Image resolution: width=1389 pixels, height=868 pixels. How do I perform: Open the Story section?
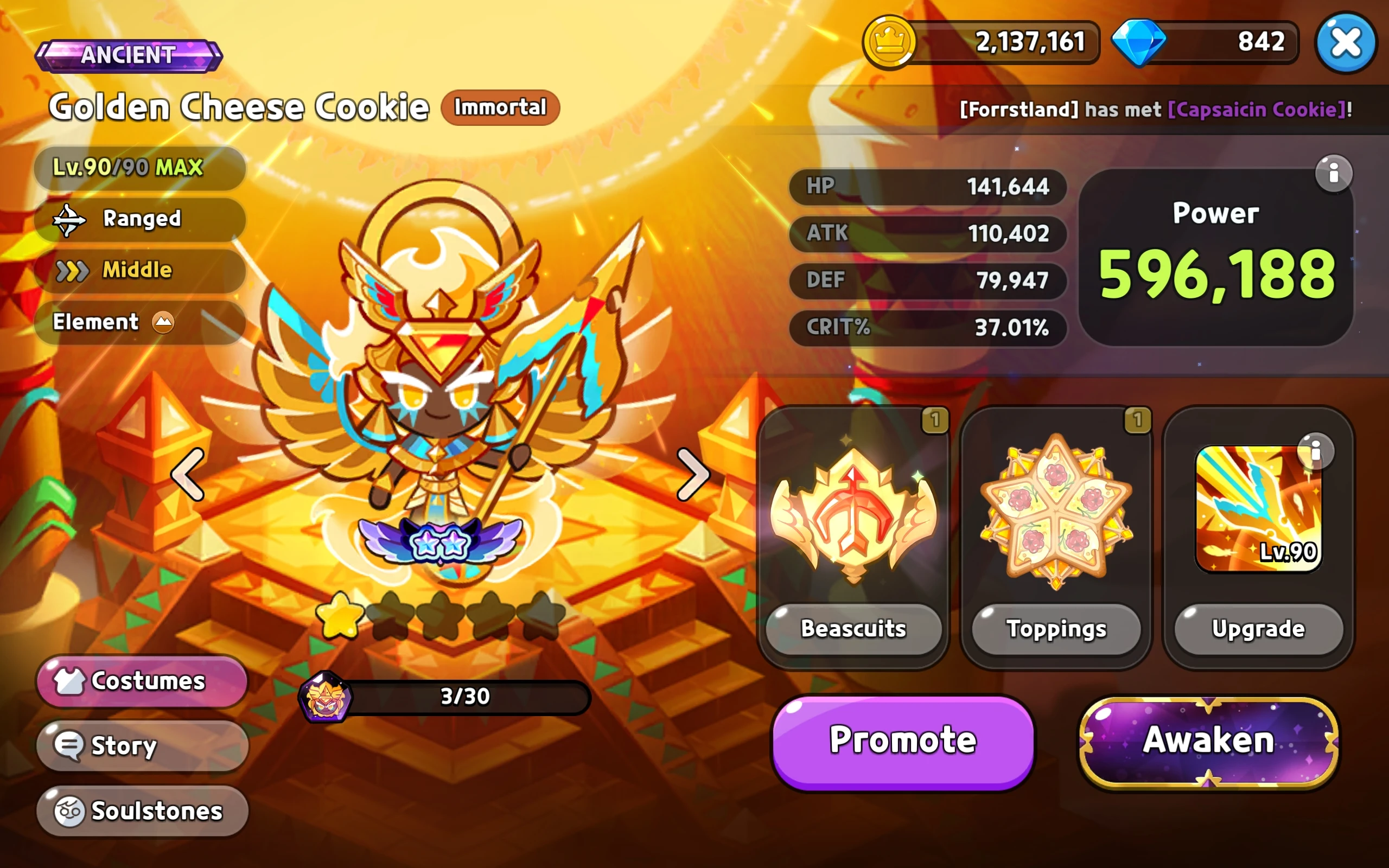(x=141, y=746)
